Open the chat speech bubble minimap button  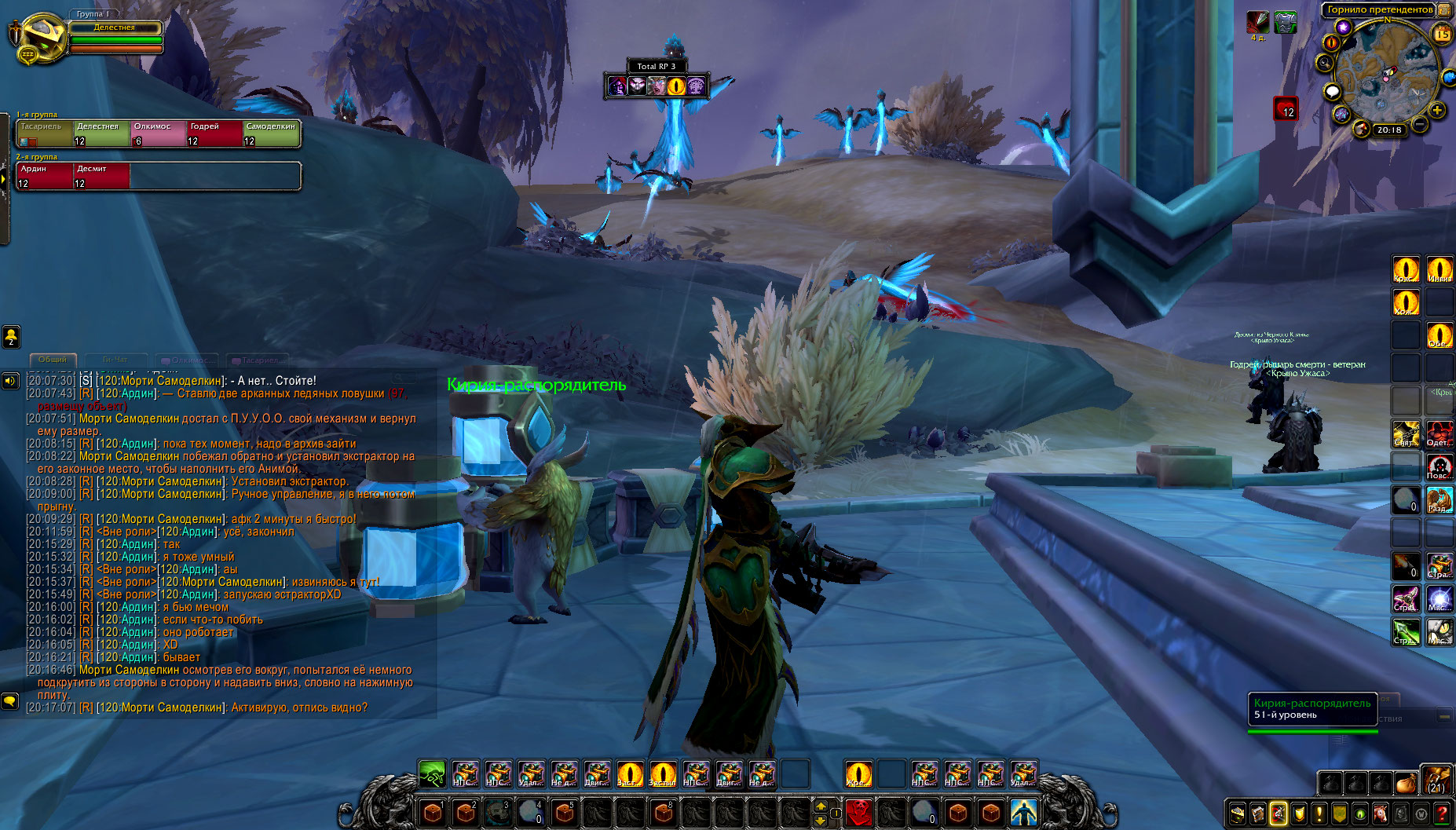point(1332,92)
